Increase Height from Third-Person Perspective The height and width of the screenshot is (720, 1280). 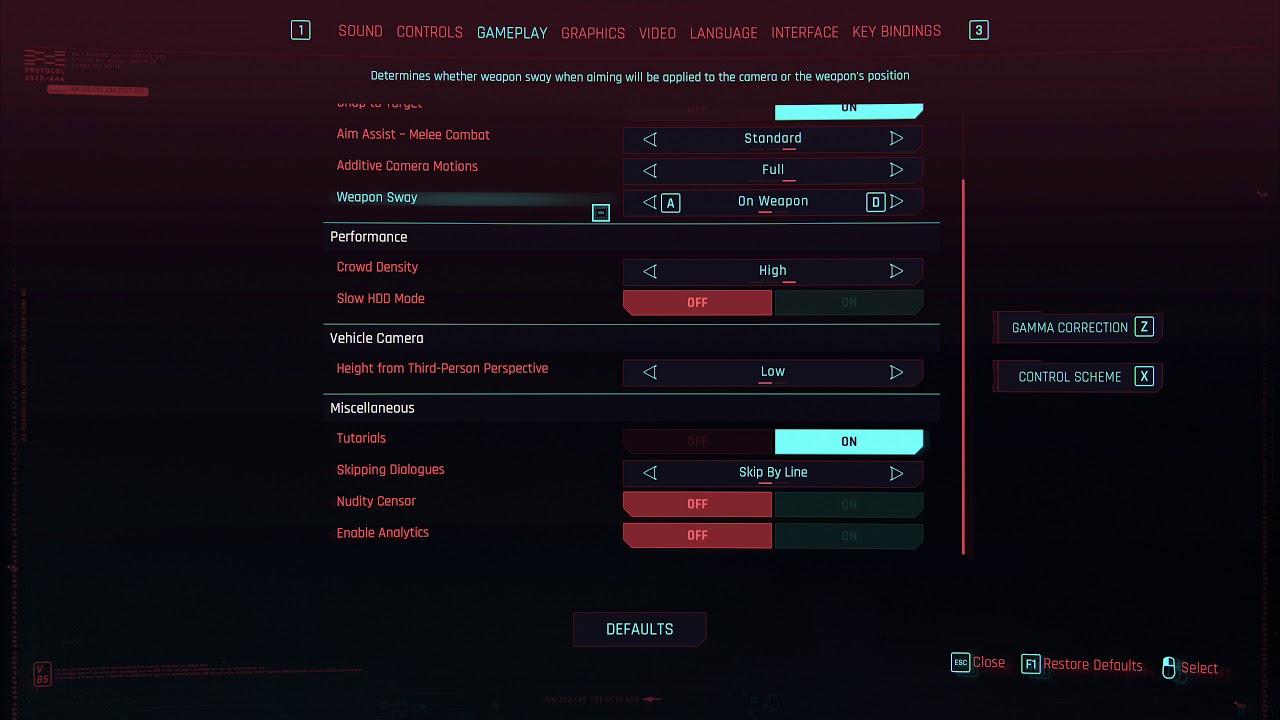897,371
